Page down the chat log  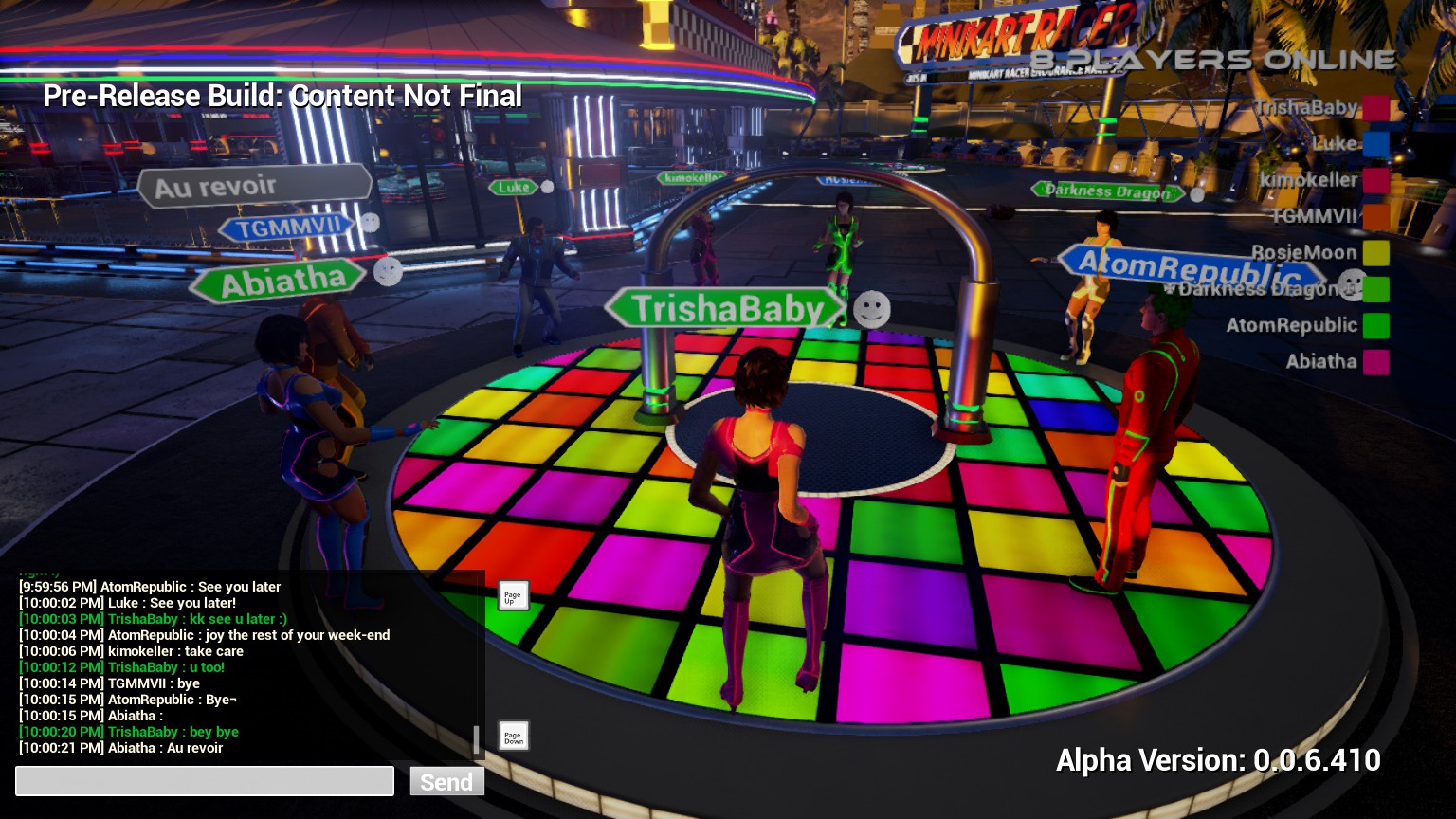pos(513,737)
